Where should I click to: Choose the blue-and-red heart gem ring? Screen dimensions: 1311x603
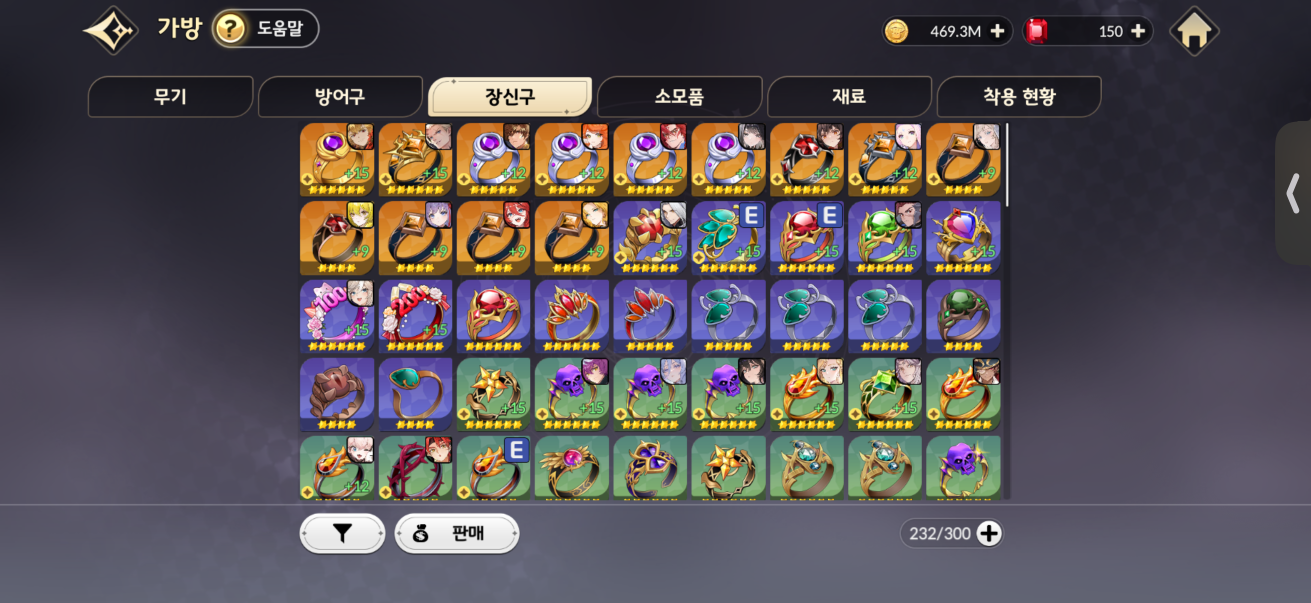tap(963, 238)
